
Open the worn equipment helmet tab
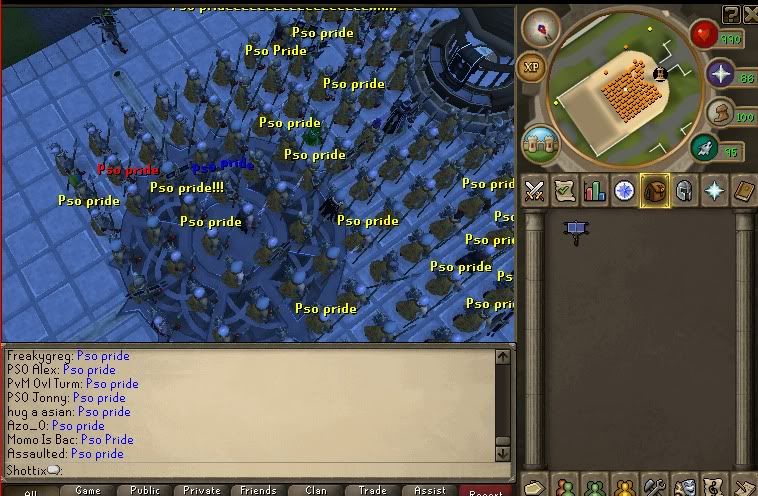(x=685, y=190)
